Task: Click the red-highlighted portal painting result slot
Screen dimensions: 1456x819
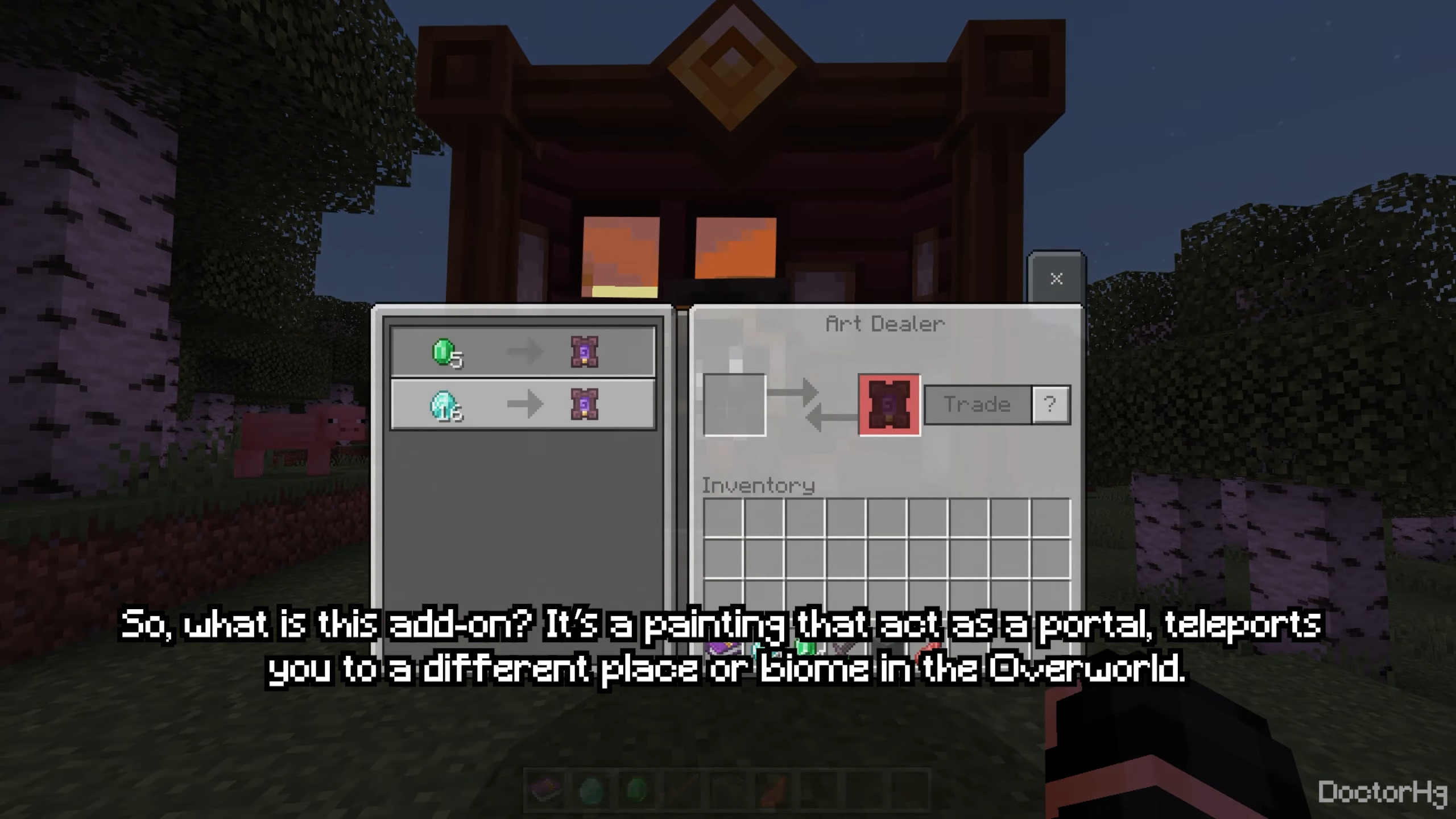Action: click(x=889, y=405)
